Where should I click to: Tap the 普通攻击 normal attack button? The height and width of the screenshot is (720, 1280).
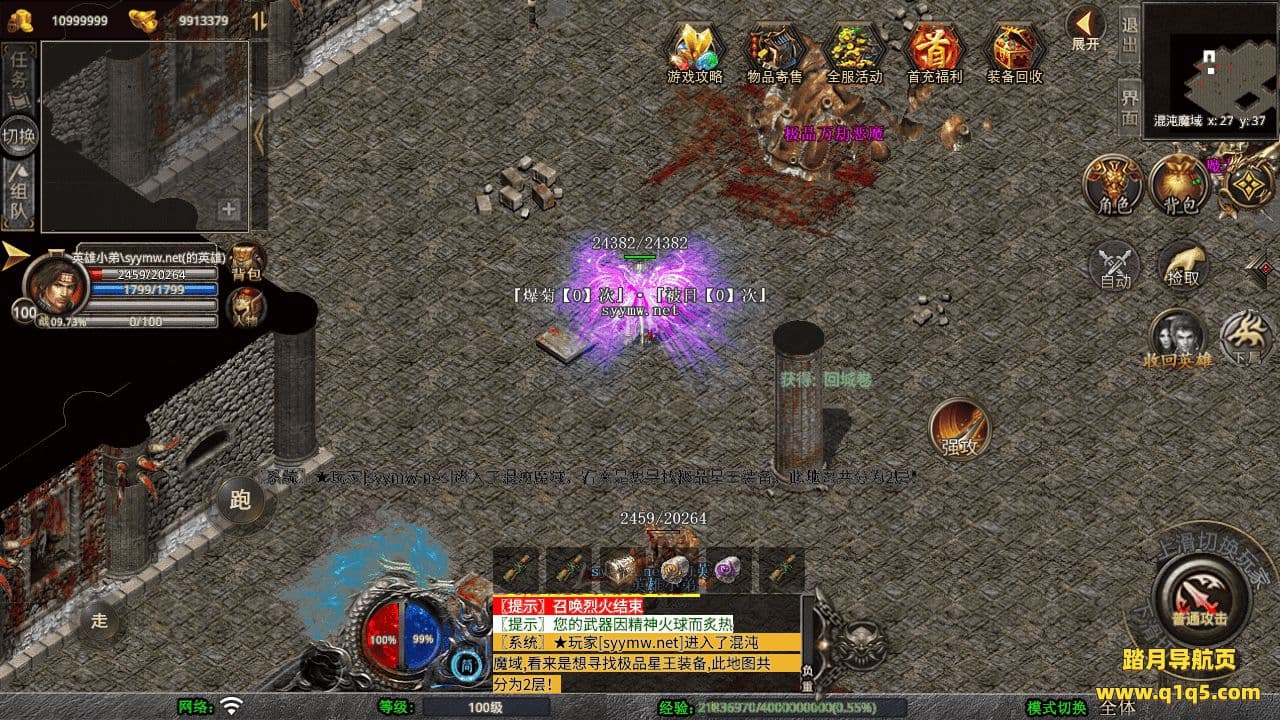(1198, 595)
